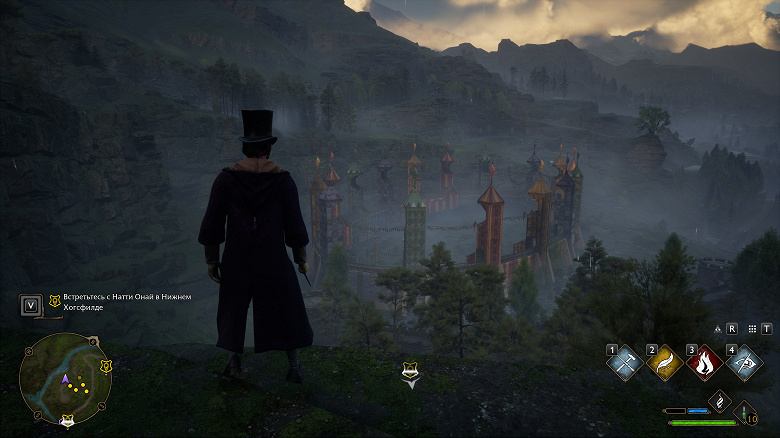The height and width of the screenshot is (438, 780).
Task: Cast the red Incendio flame spell
Action: tap(705, 363)
